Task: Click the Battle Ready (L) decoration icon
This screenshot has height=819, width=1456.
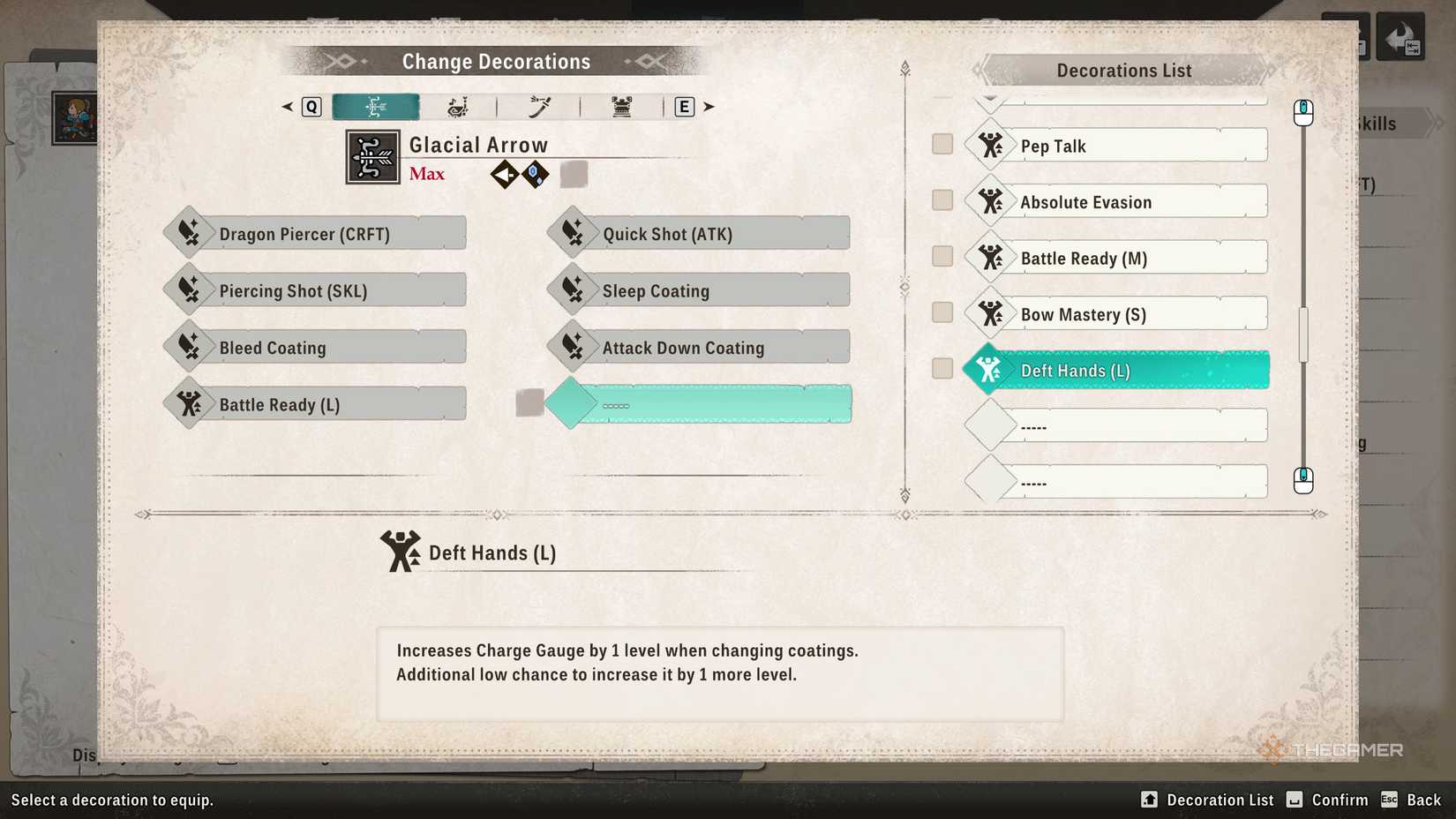Action: tap(188, 403)
